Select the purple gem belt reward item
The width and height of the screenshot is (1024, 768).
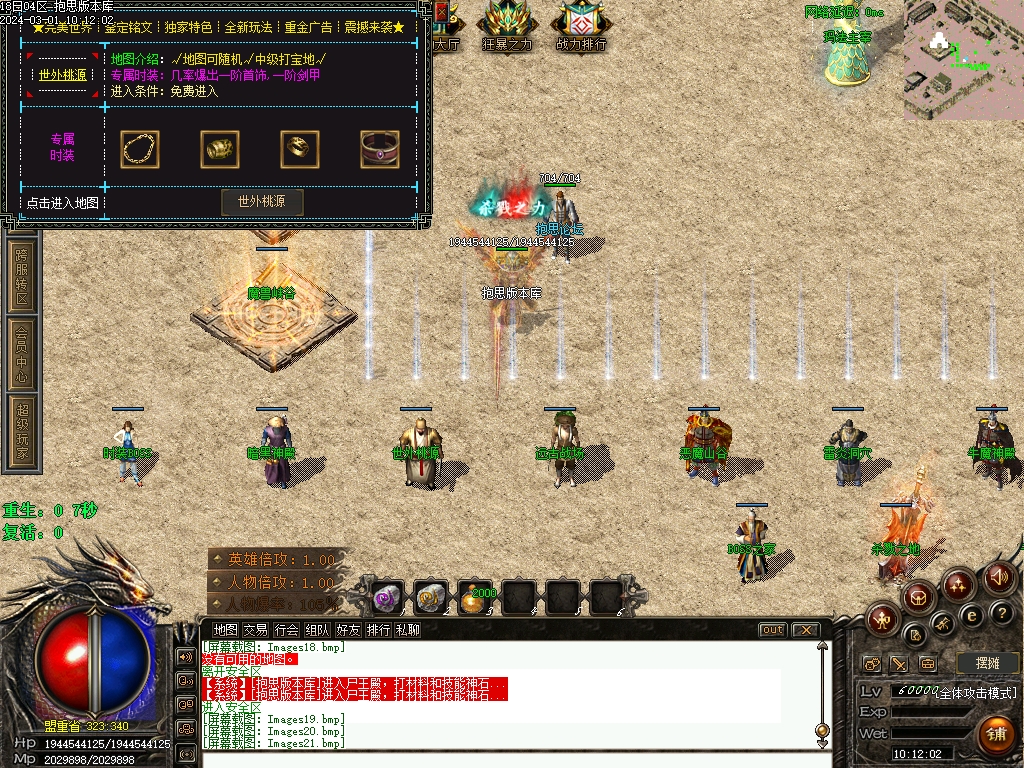tap(380, 149)
